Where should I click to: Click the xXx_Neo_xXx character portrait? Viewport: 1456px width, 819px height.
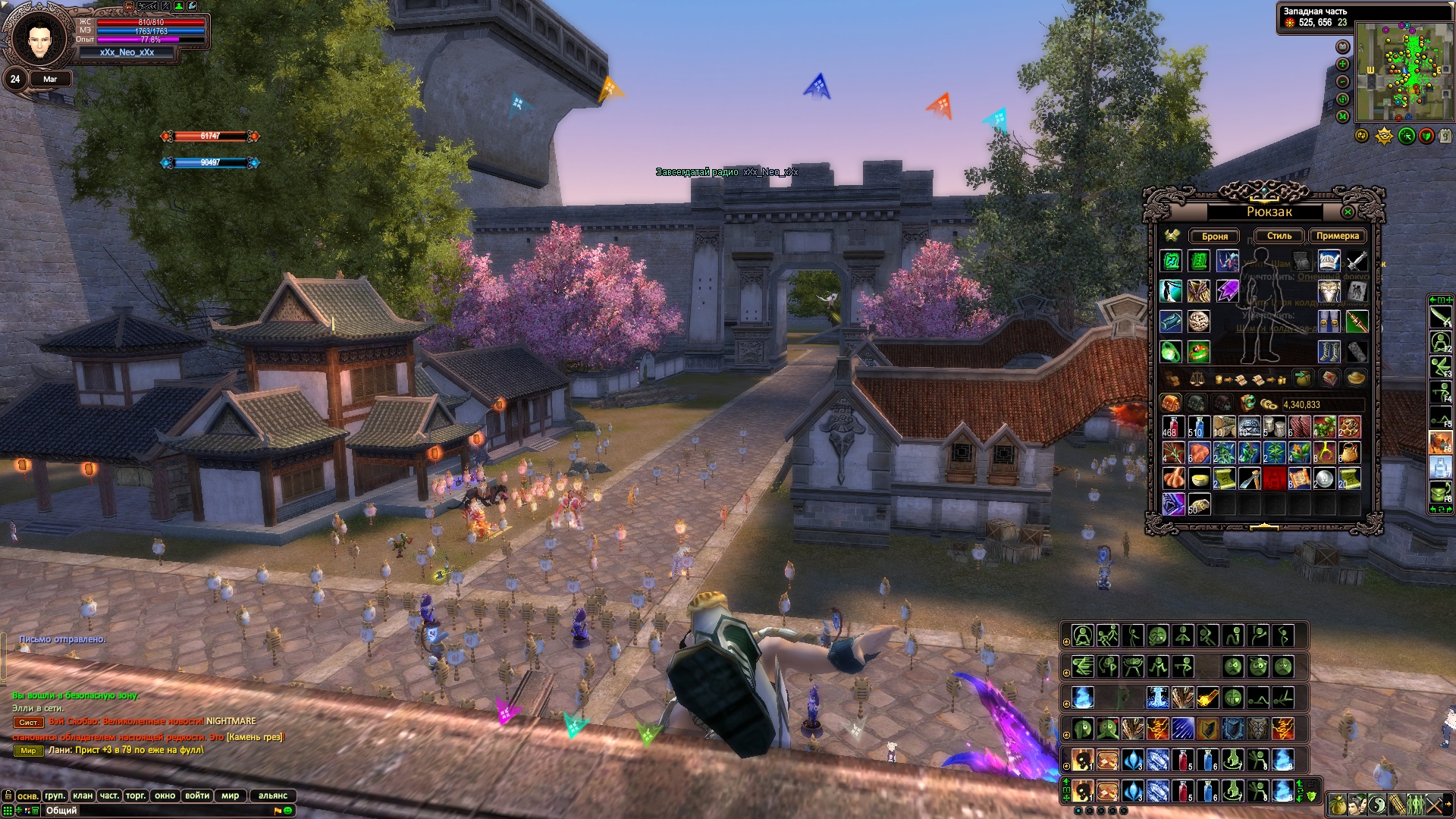(39, 38)
